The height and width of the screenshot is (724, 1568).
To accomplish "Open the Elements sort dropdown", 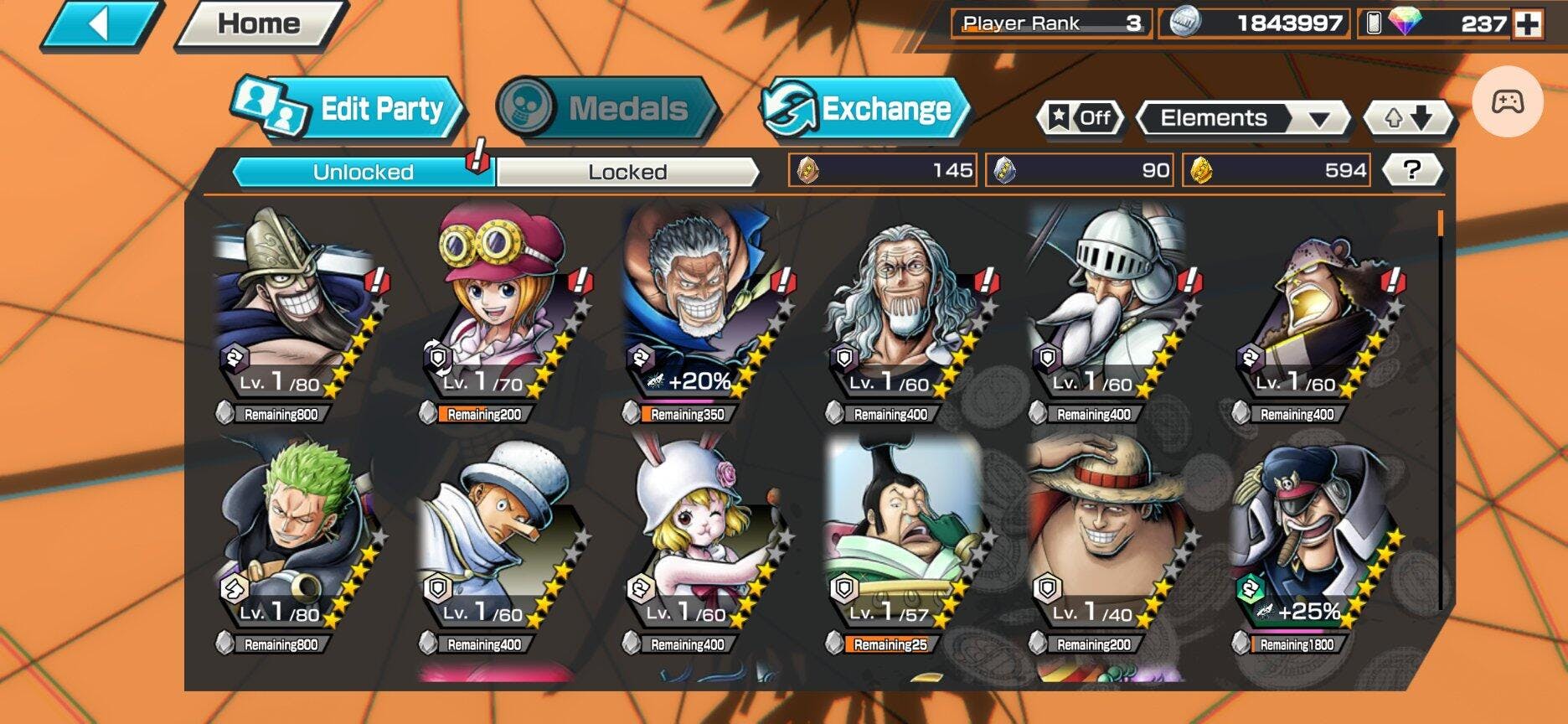I will 1243,118.
